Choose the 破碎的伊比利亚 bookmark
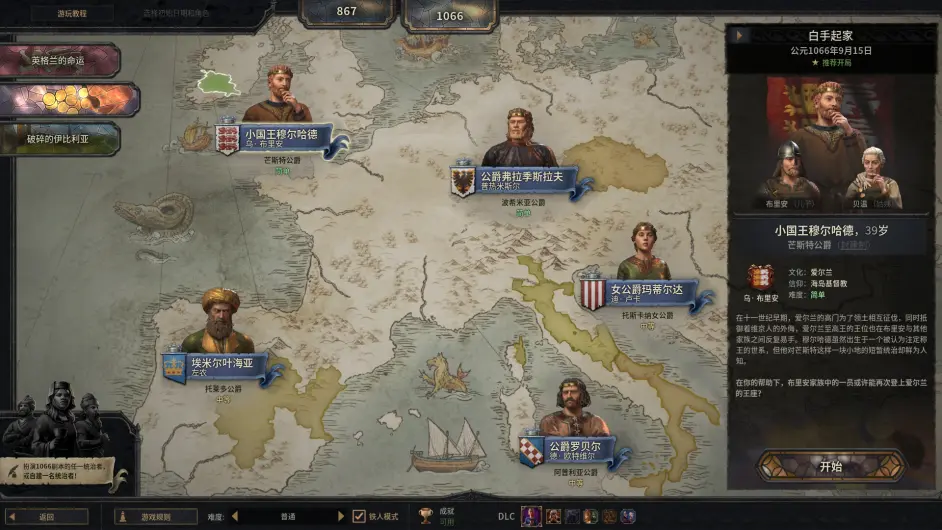 click(60, 139)
